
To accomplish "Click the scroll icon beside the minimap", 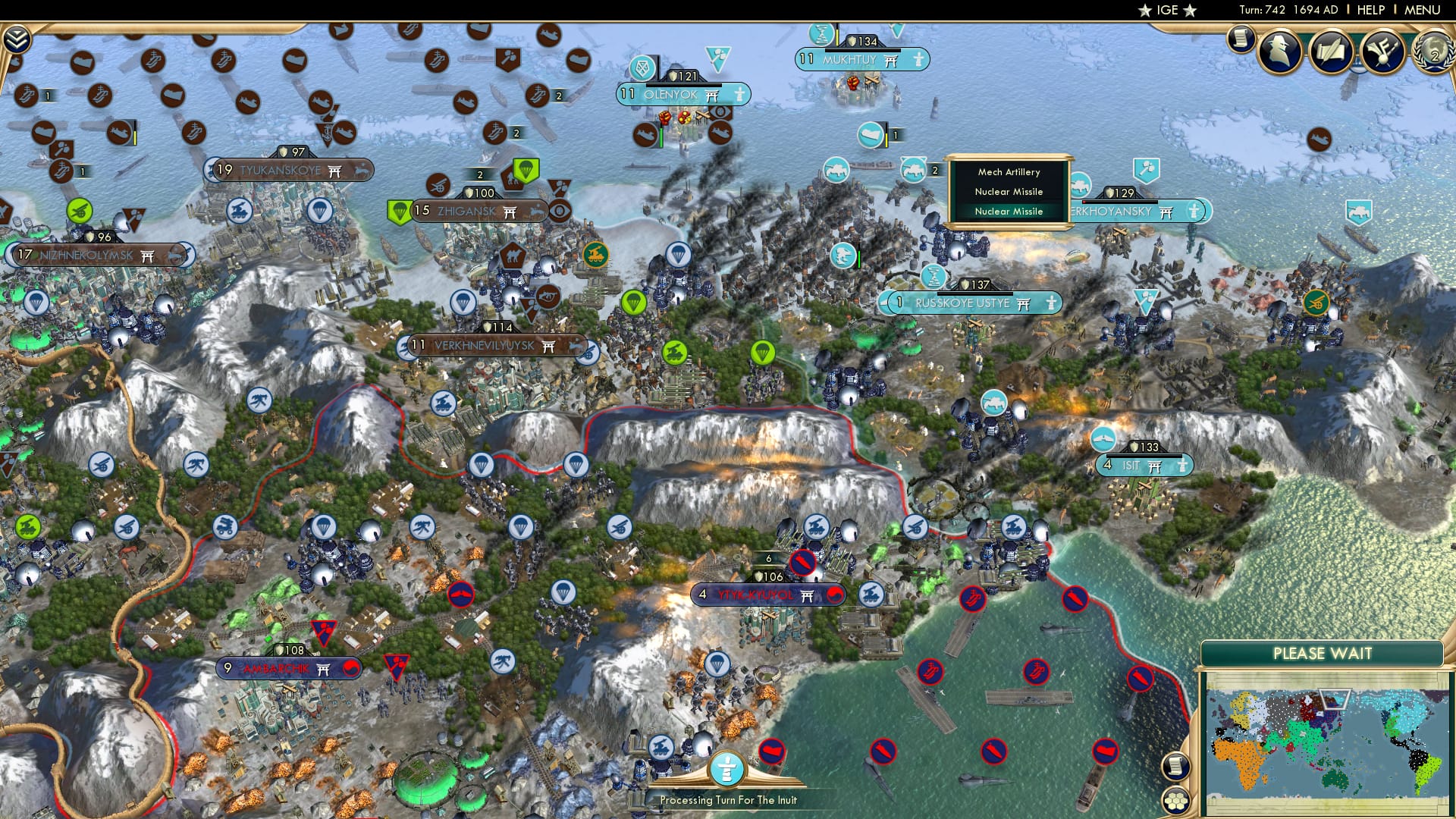I will click(x=1174, y=767).
